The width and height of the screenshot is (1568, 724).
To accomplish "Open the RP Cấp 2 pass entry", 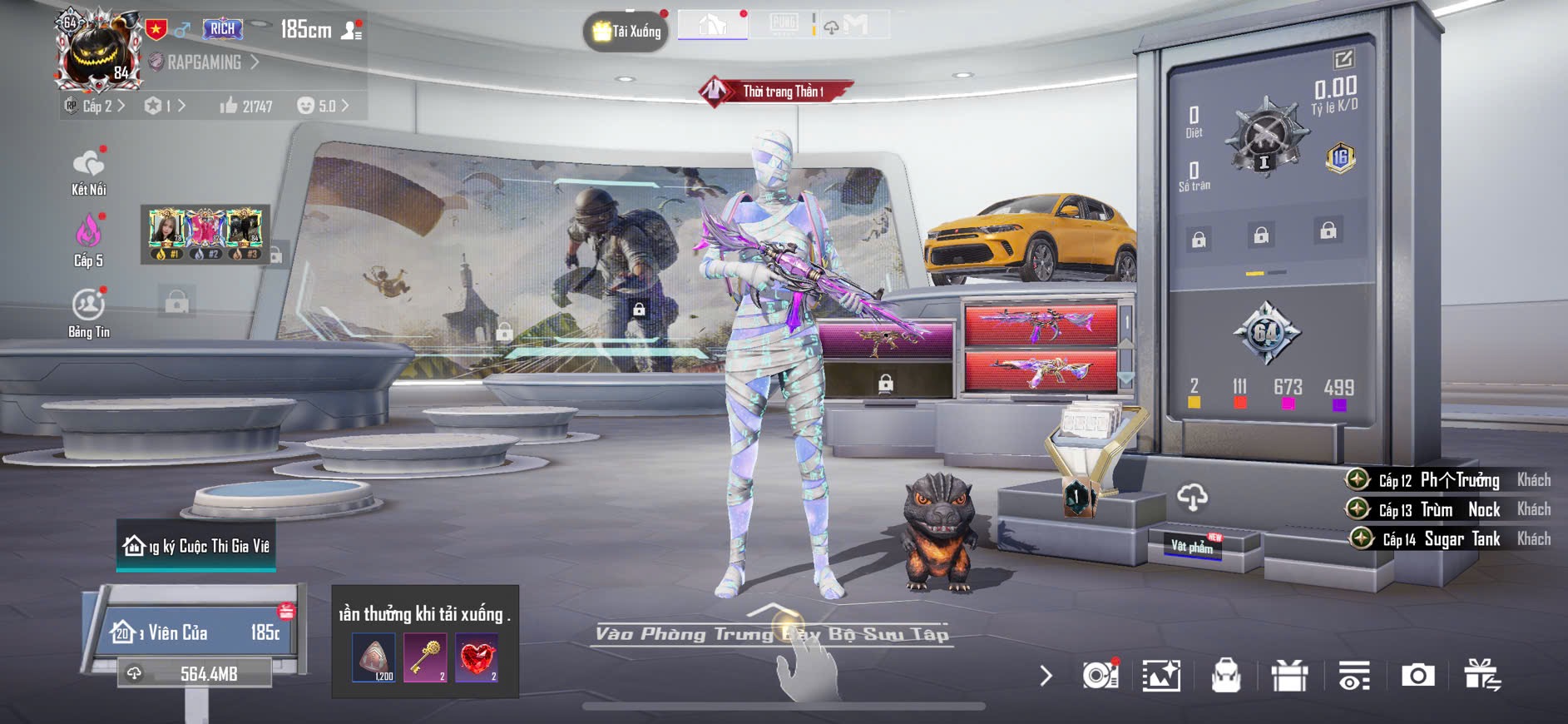I will click(95, 106).
